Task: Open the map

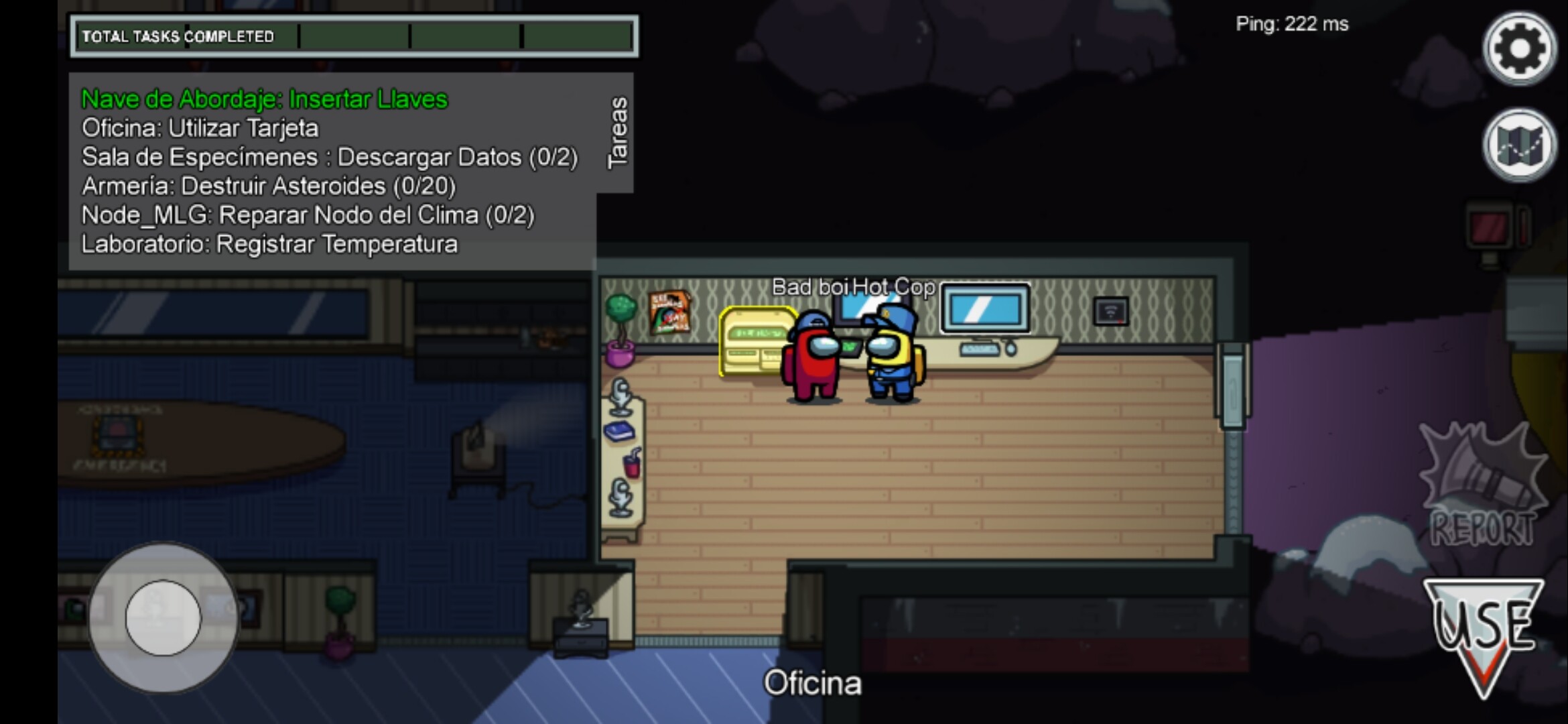Action: click(1519, 145)
